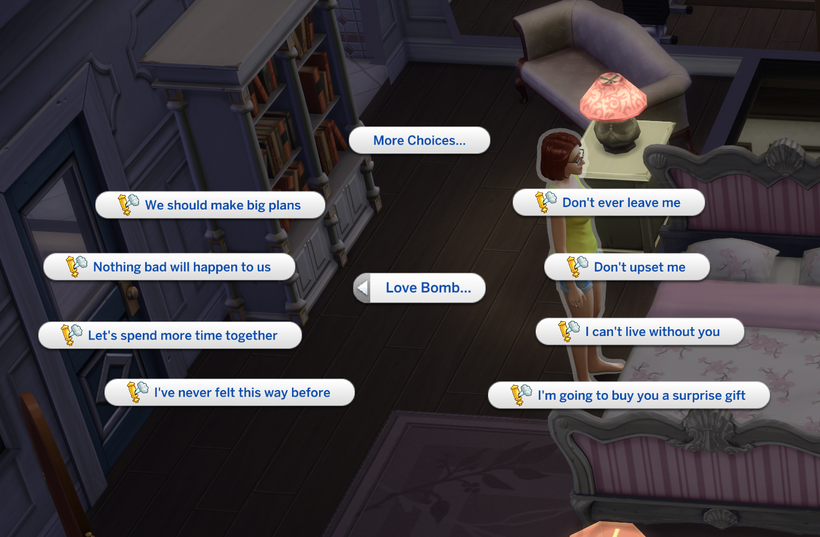Go back using the Love Bomb button

click(x=419, y=288)
